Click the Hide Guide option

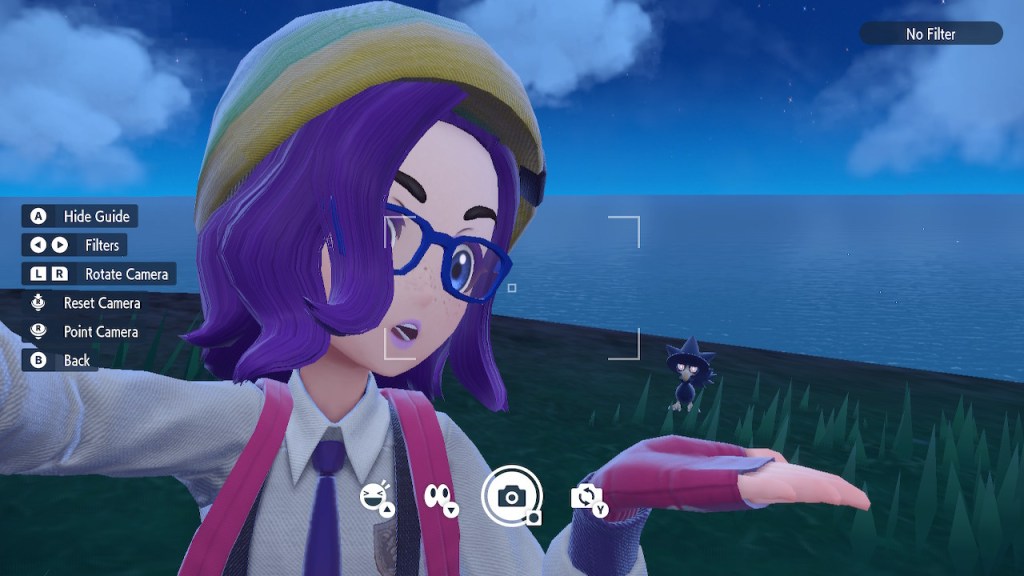80,216
